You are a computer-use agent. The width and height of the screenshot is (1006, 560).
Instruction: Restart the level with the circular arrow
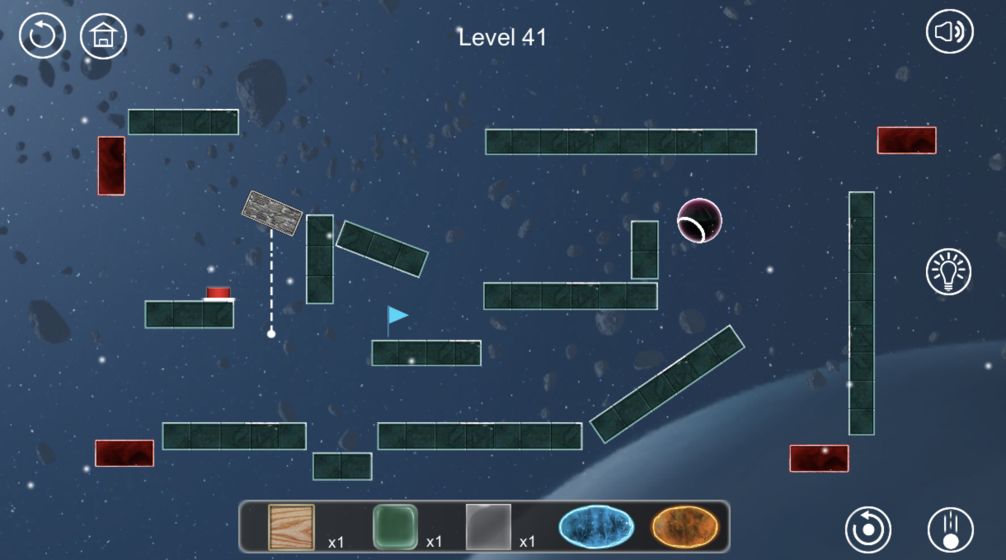tap(42, 36)
